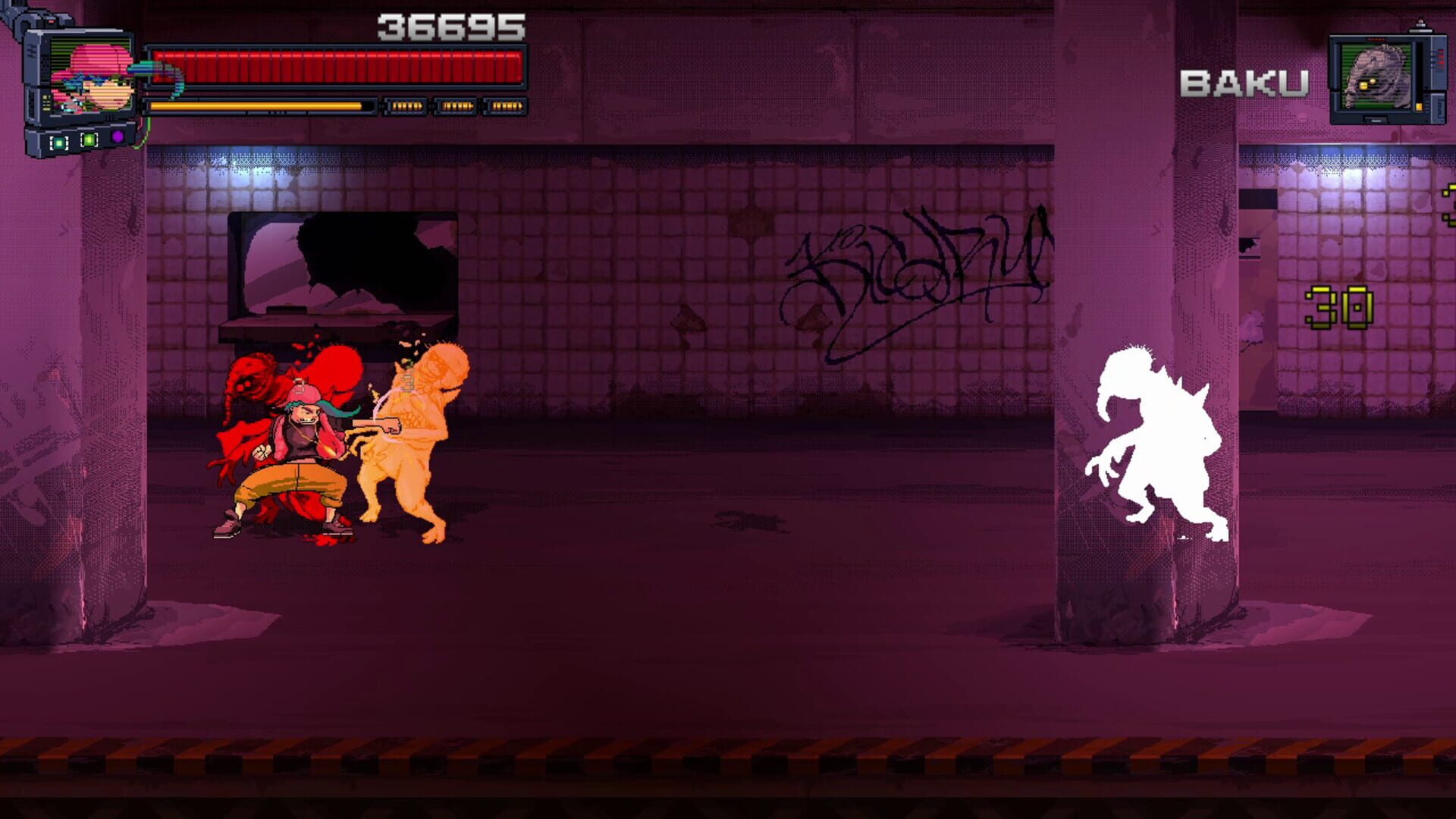Toggle the right green square button below the portrait
Image resolution: width=1456 pixels, height=819 pixels.
pos(89,141)
